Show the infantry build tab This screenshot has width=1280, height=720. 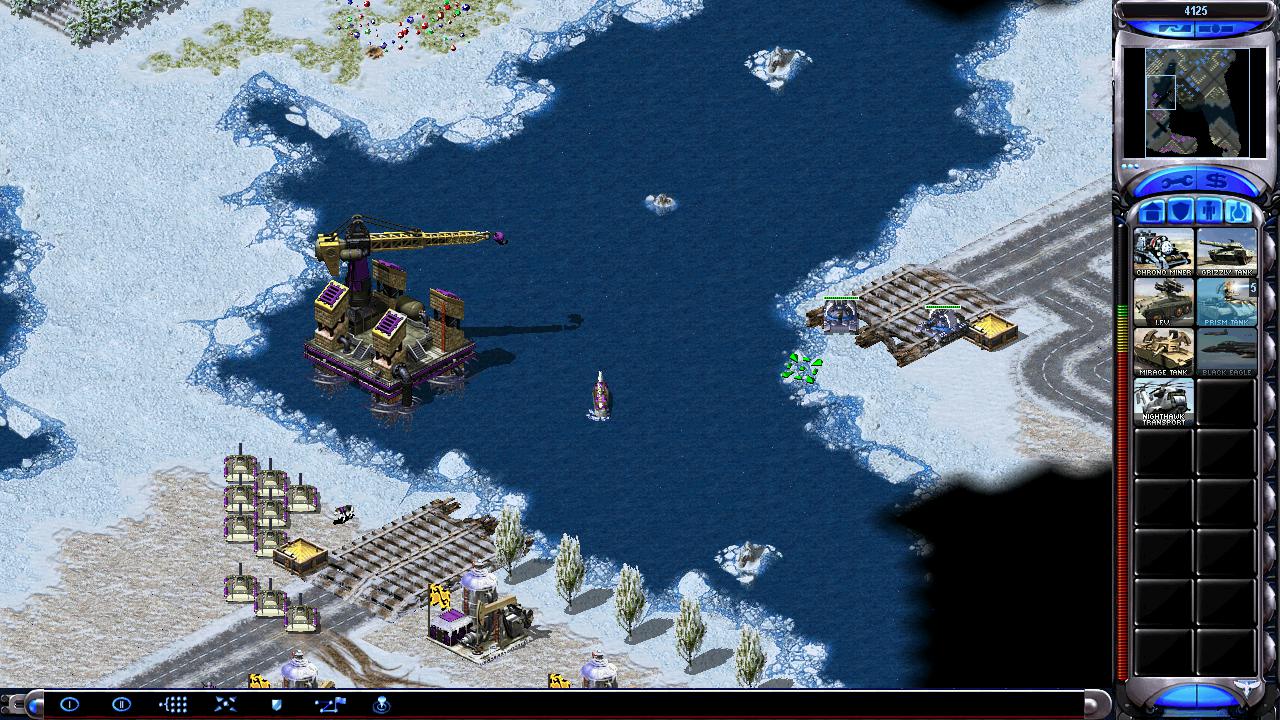click(x=1209, y=211)
